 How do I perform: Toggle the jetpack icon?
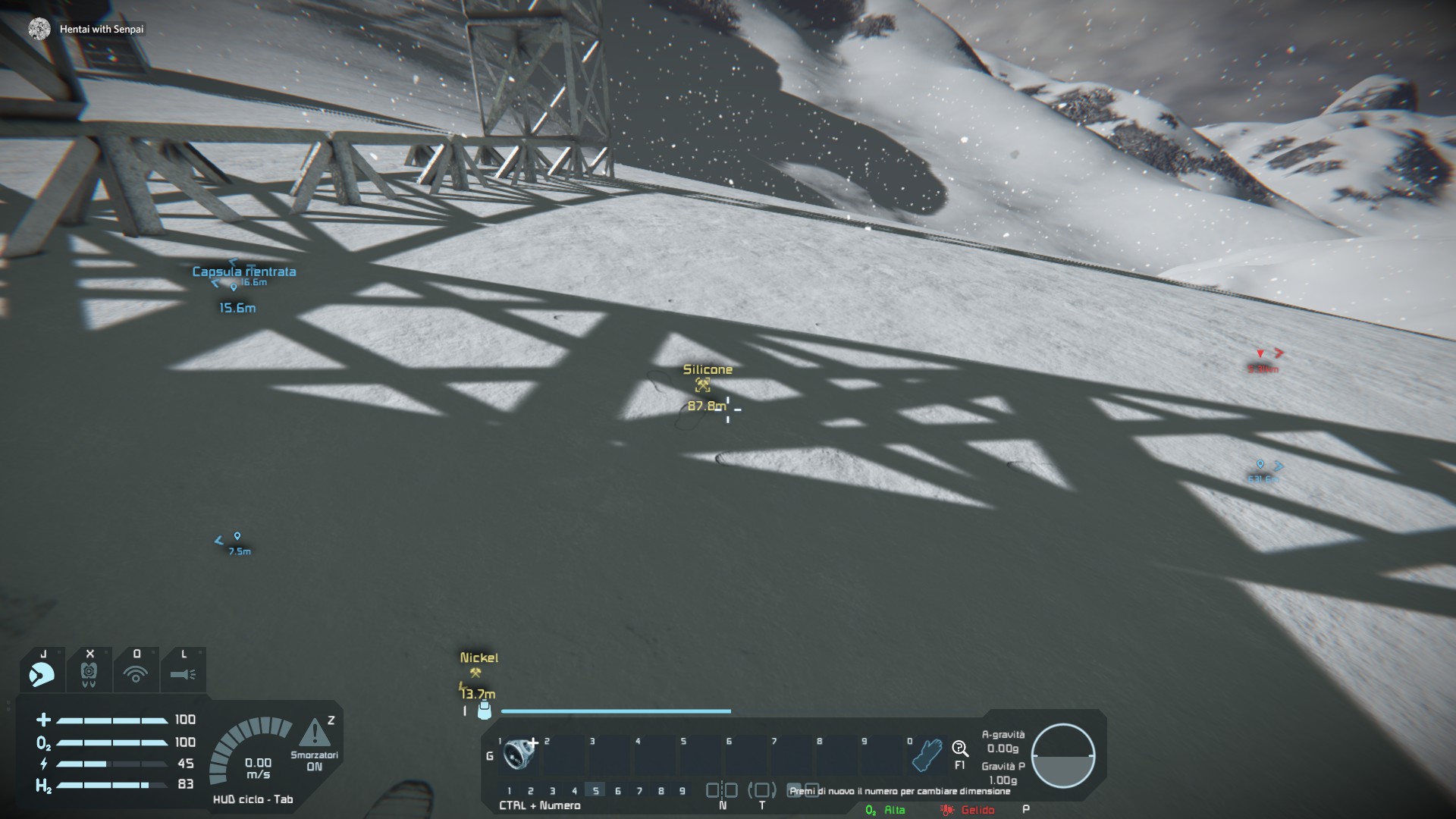coord(89,673)
